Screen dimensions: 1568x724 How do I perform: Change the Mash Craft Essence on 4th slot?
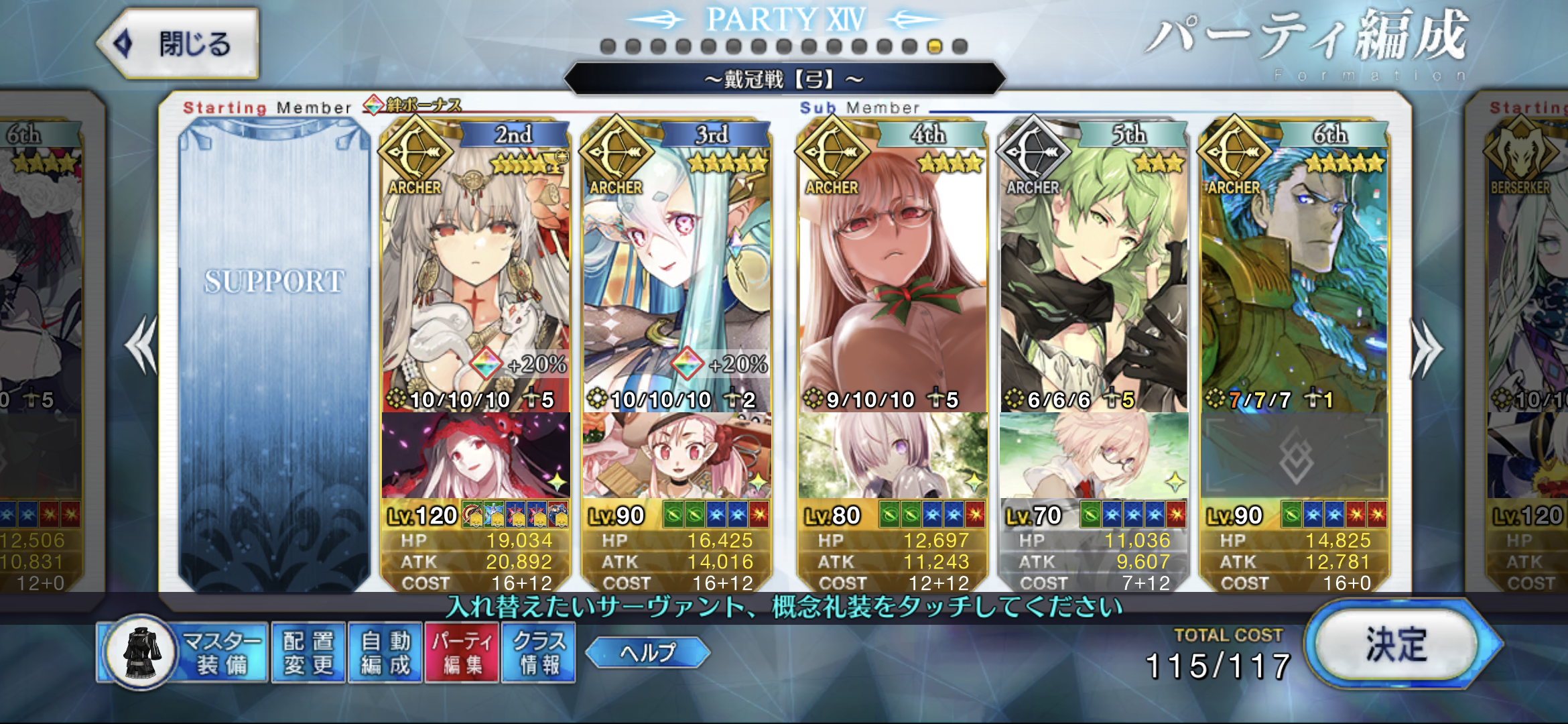point(892,456)
